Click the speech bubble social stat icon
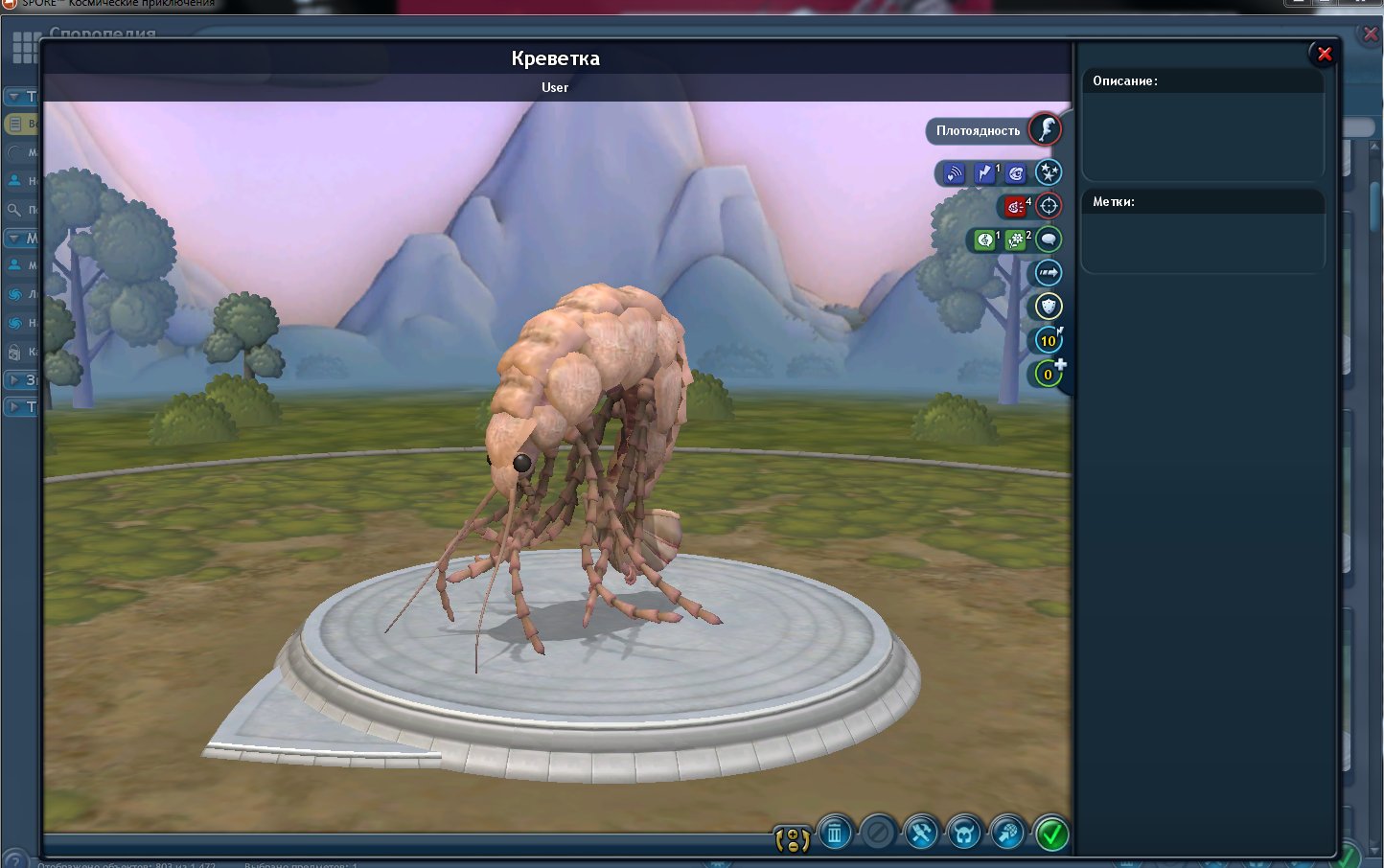Screen dimensions: 1384x868 coord(1049,240)
